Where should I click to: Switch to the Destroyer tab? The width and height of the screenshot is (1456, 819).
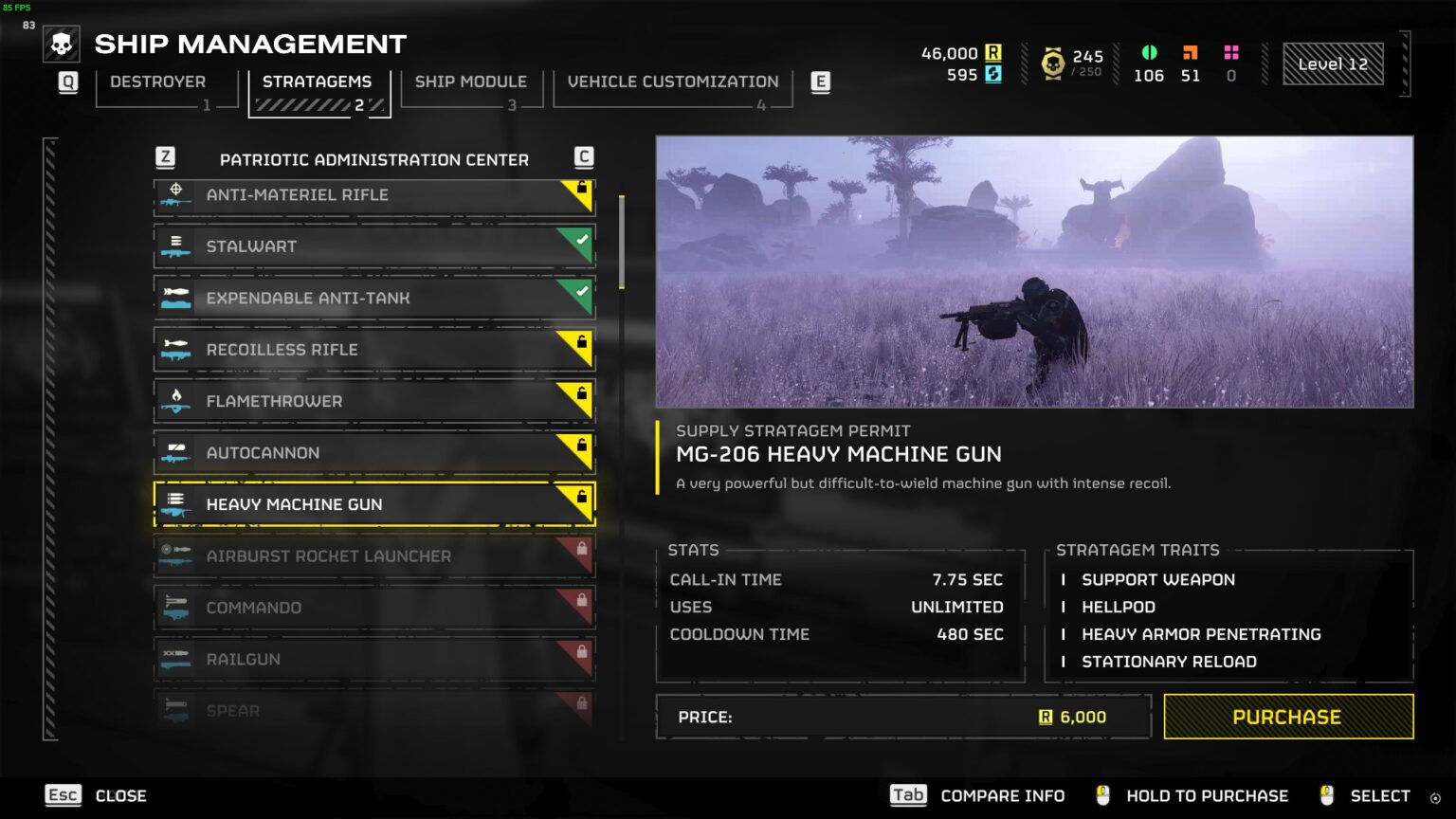pyautogui.click(x=158, y=82)
